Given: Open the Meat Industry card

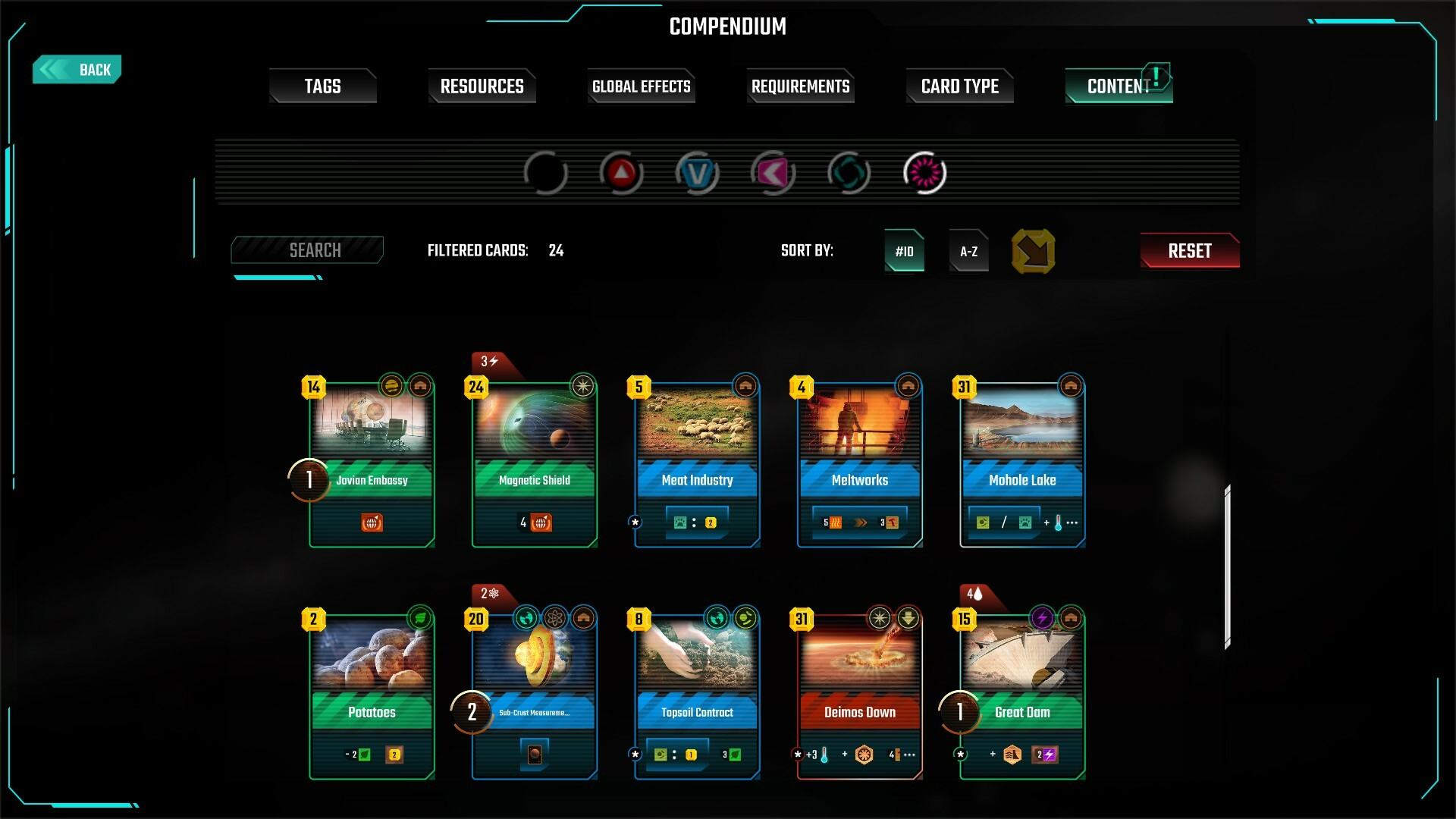Looking at the screenshot, I should click(x=697, y=463).
